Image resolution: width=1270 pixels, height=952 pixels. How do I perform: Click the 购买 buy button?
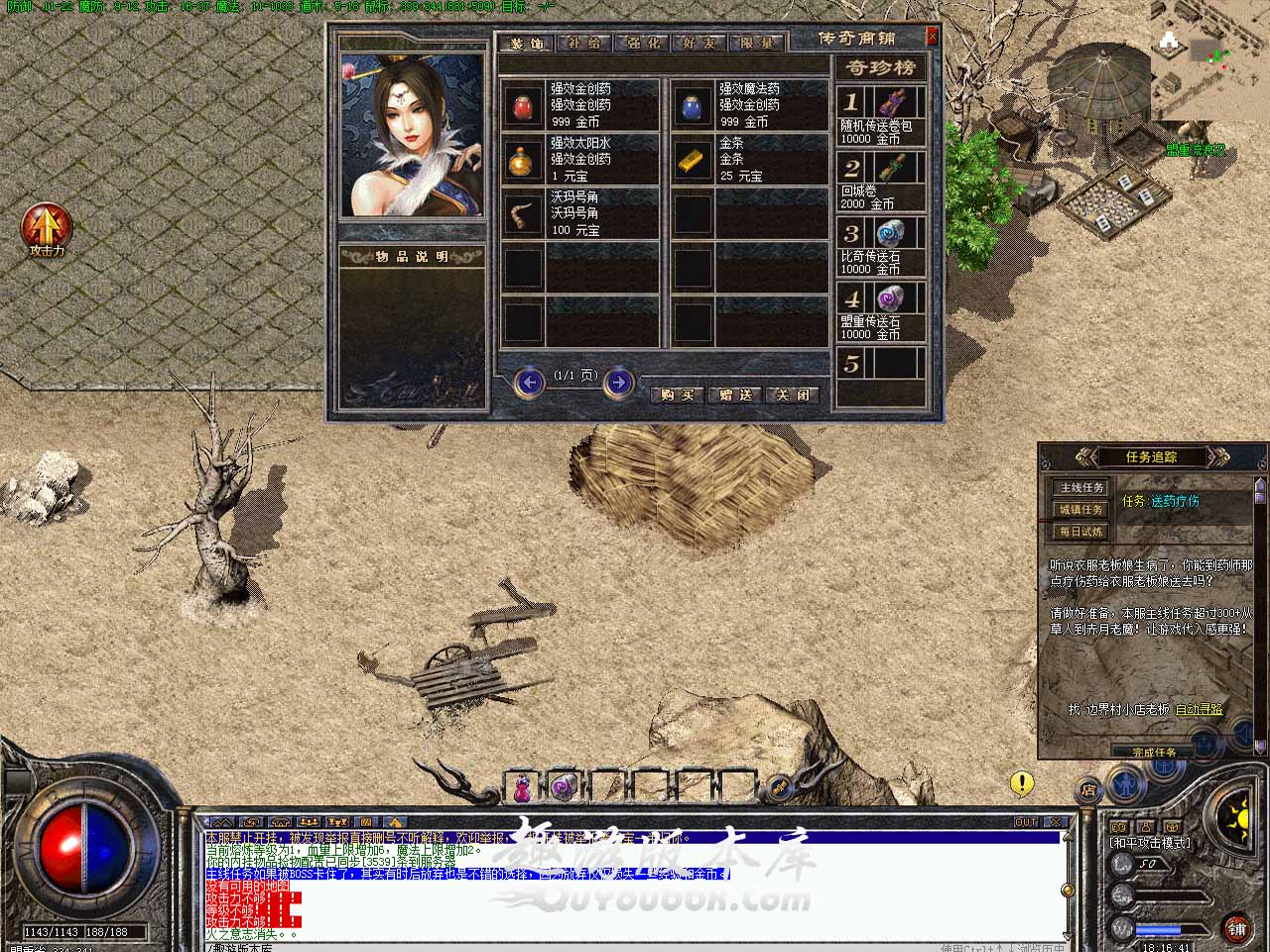pos(678,395)
